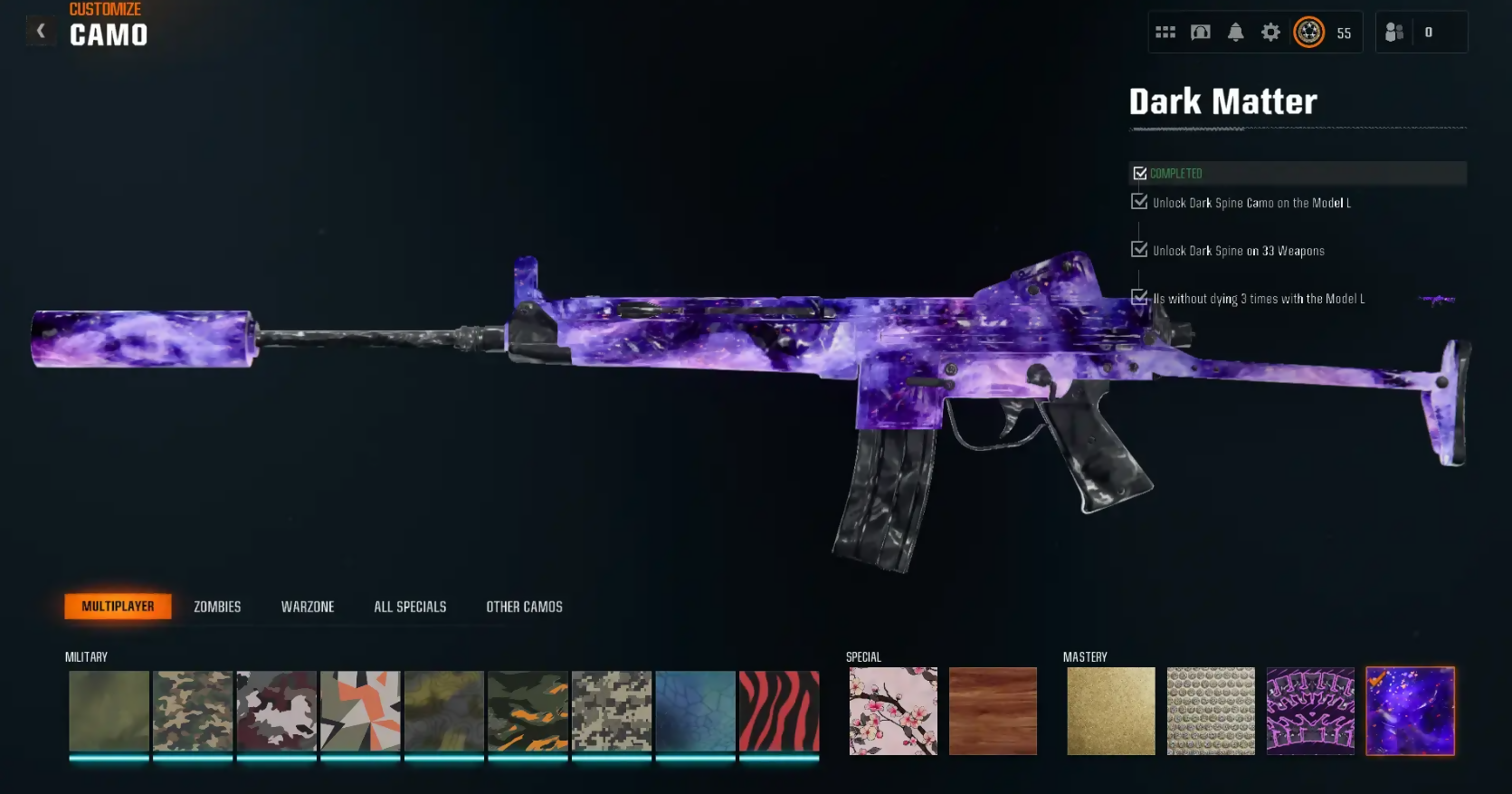Open the notifications bell
This screenshot has height=794, width=1512.
click(x=1235, y=33)
